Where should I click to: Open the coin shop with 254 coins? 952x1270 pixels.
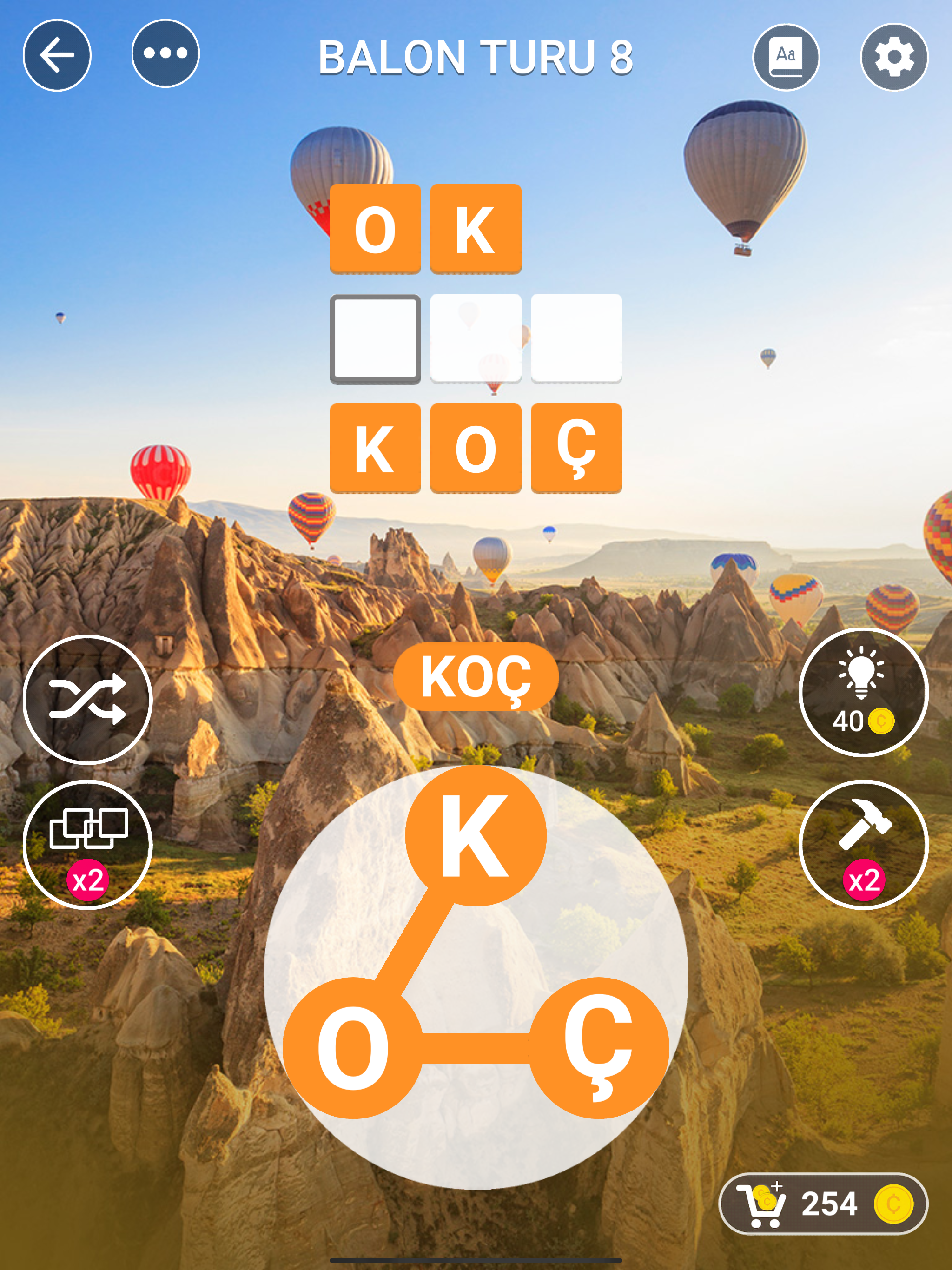[x=823, y=1203]
